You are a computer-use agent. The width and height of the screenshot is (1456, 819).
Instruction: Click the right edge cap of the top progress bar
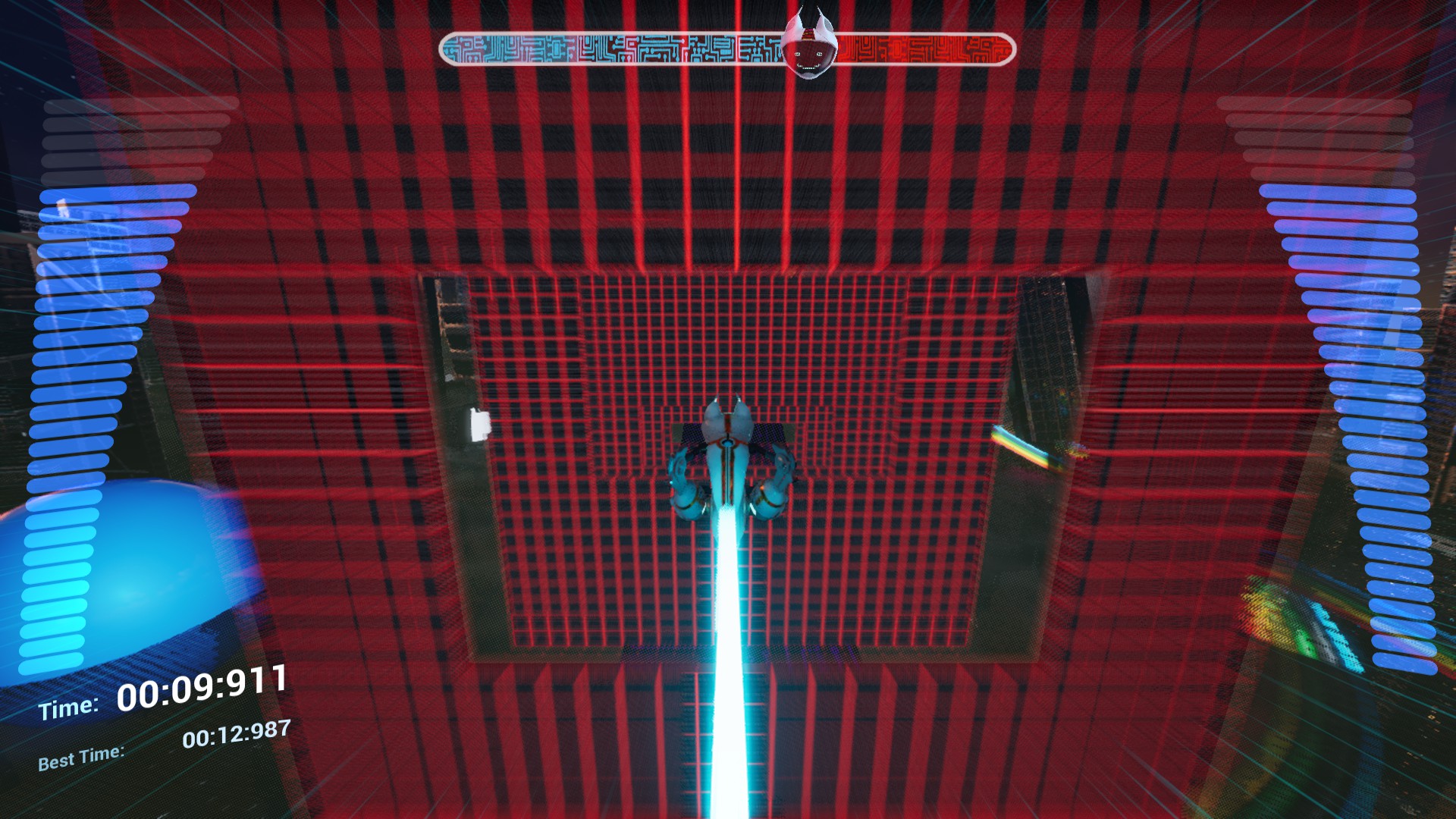[x=1009, y=47]
